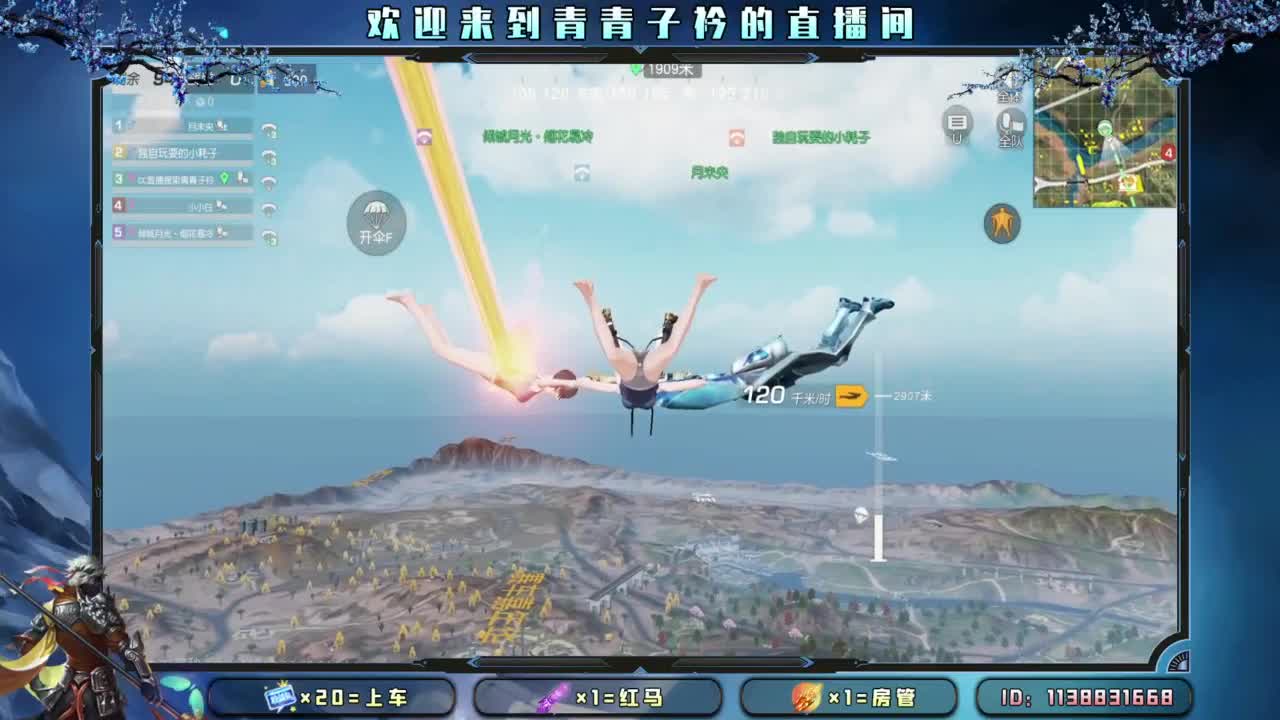
Task: Tap the 开伞F parachute deploy icon
Action: coord(376,222)
